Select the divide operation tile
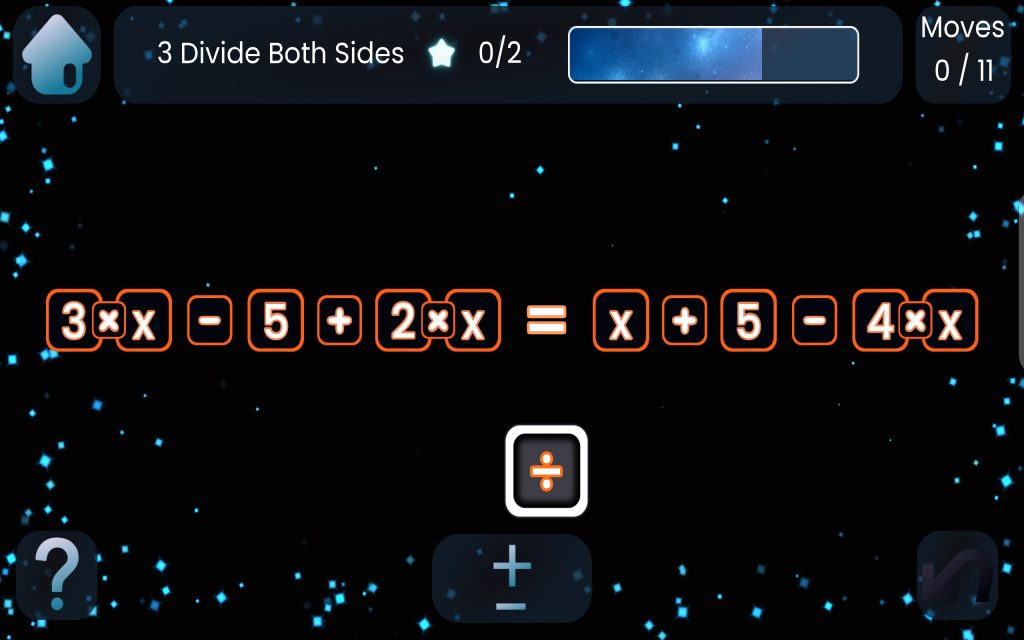The width and height of the screenshot is (1024, 640). click(546, 471)
